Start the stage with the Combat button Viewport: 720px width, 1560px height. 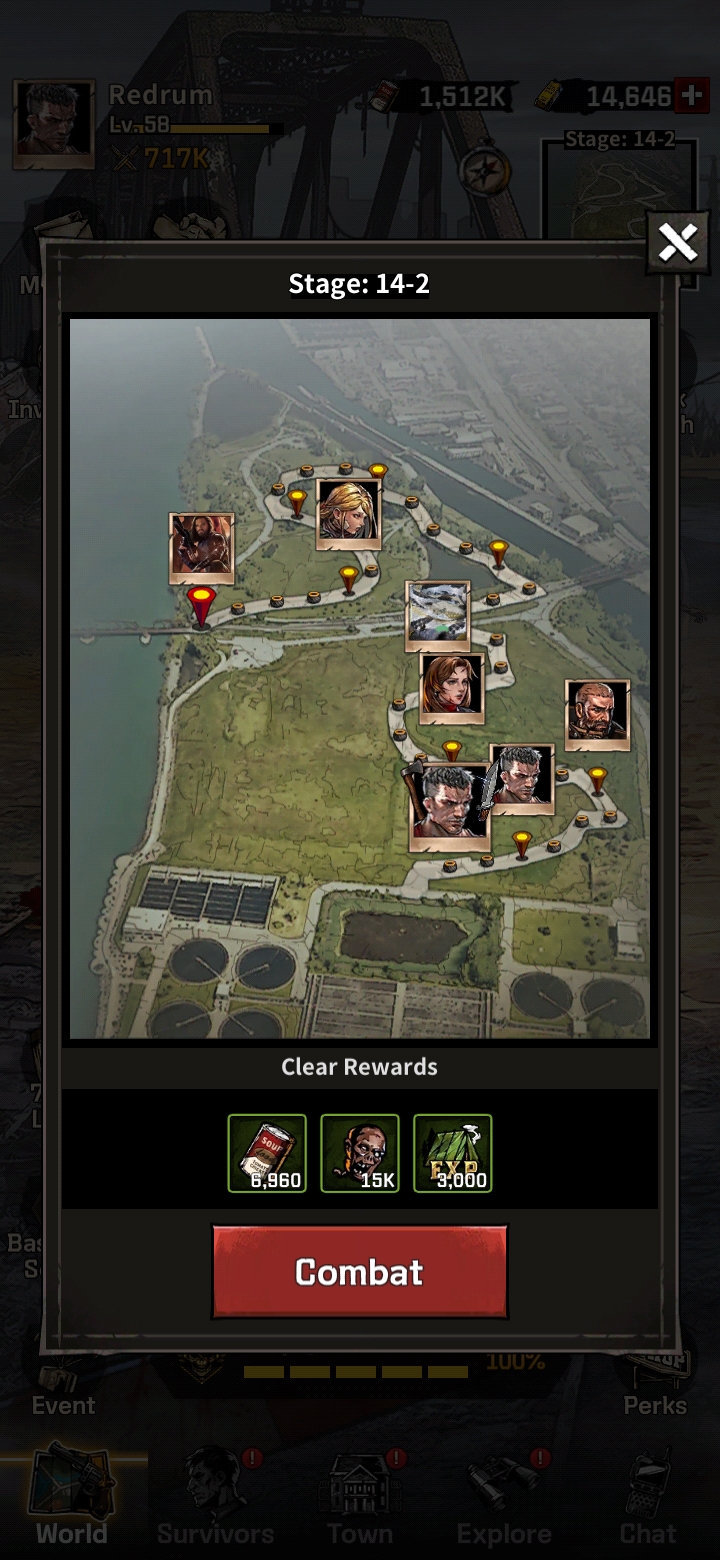pos(359,1271)
